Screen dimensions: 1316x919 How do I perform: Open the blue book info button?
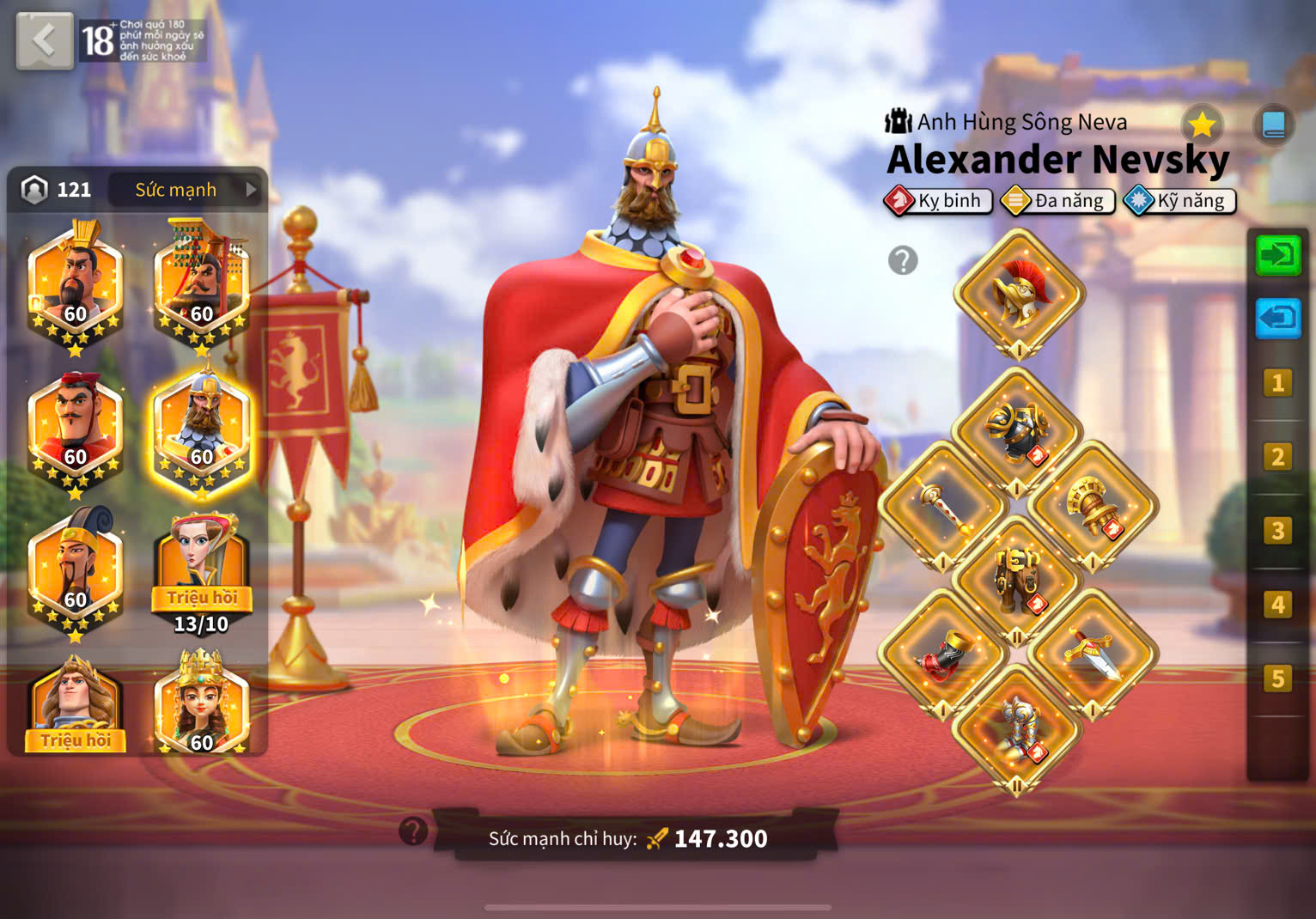click(1273, 125)
